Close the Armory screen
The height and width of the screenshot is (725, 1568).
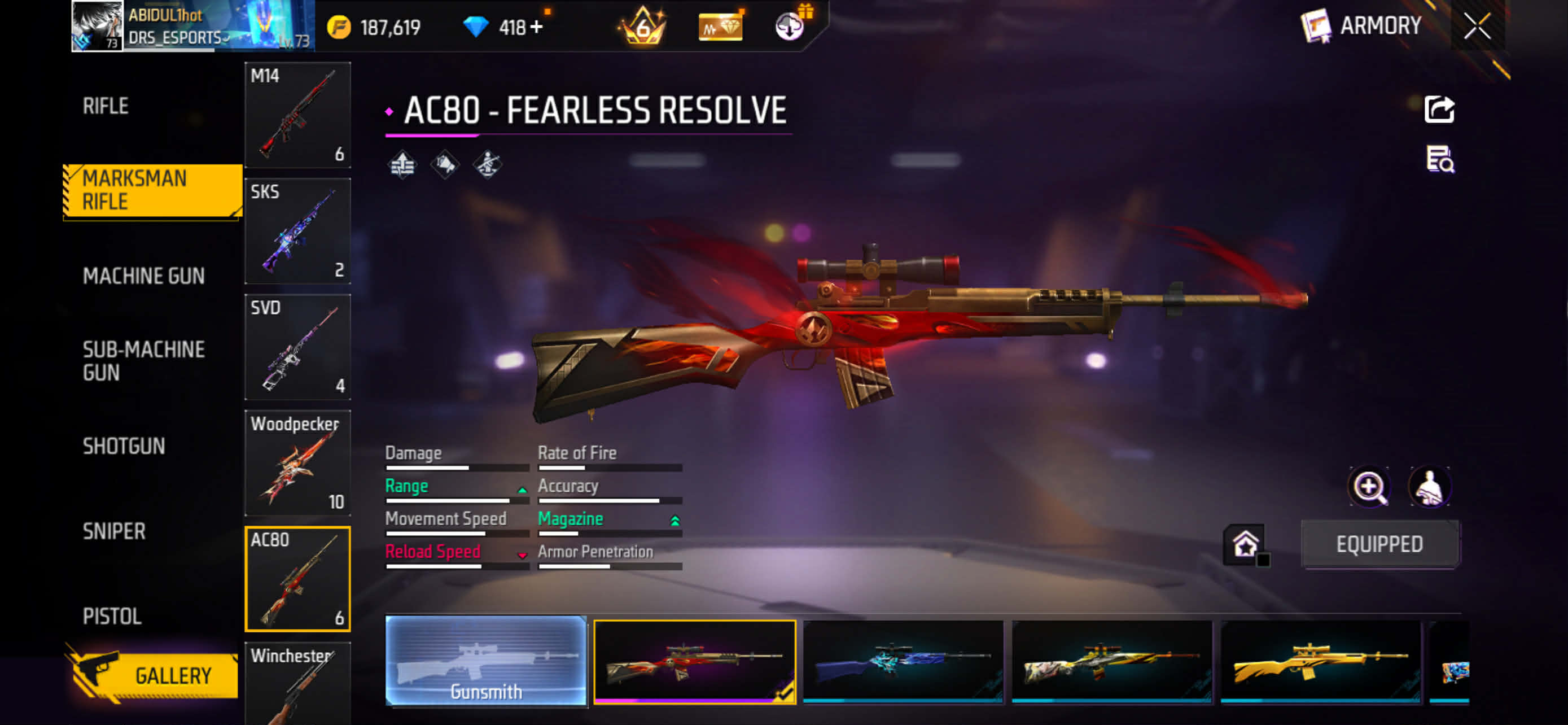(x=1477, y=26)
